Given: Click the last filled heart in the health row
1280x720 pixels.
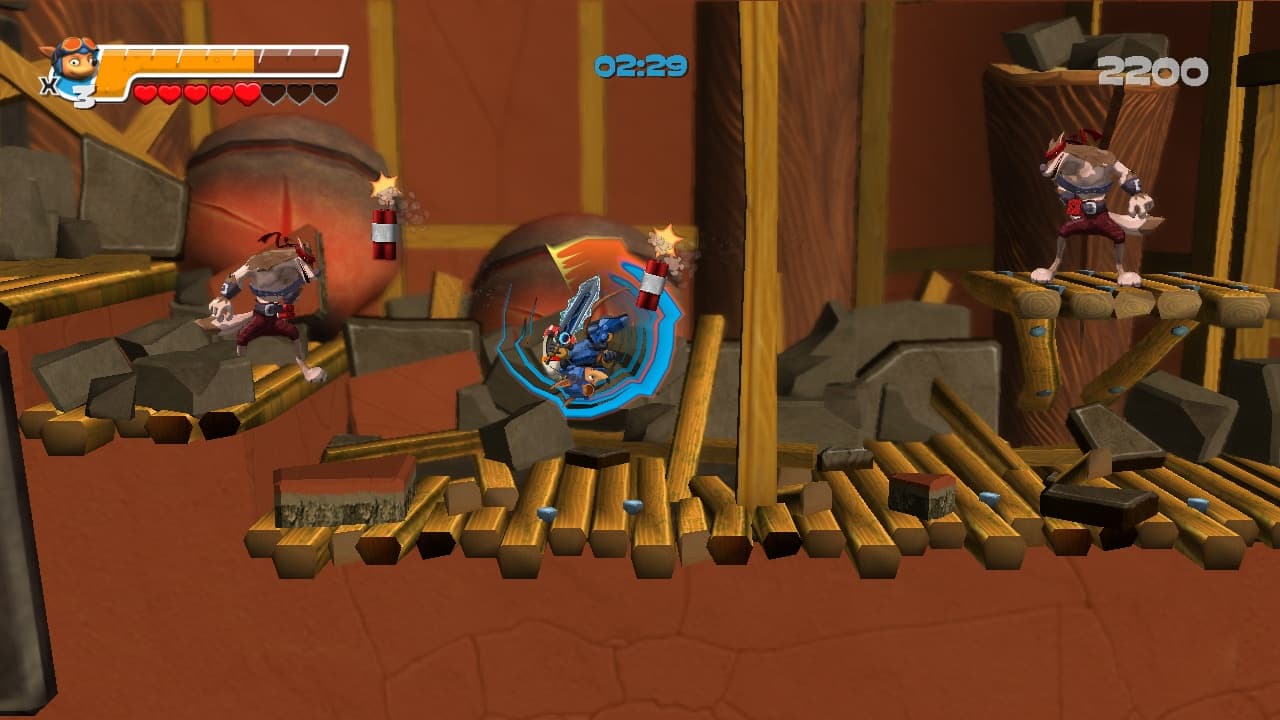Looking at the screenshot, I should click(x=246, y=91).
